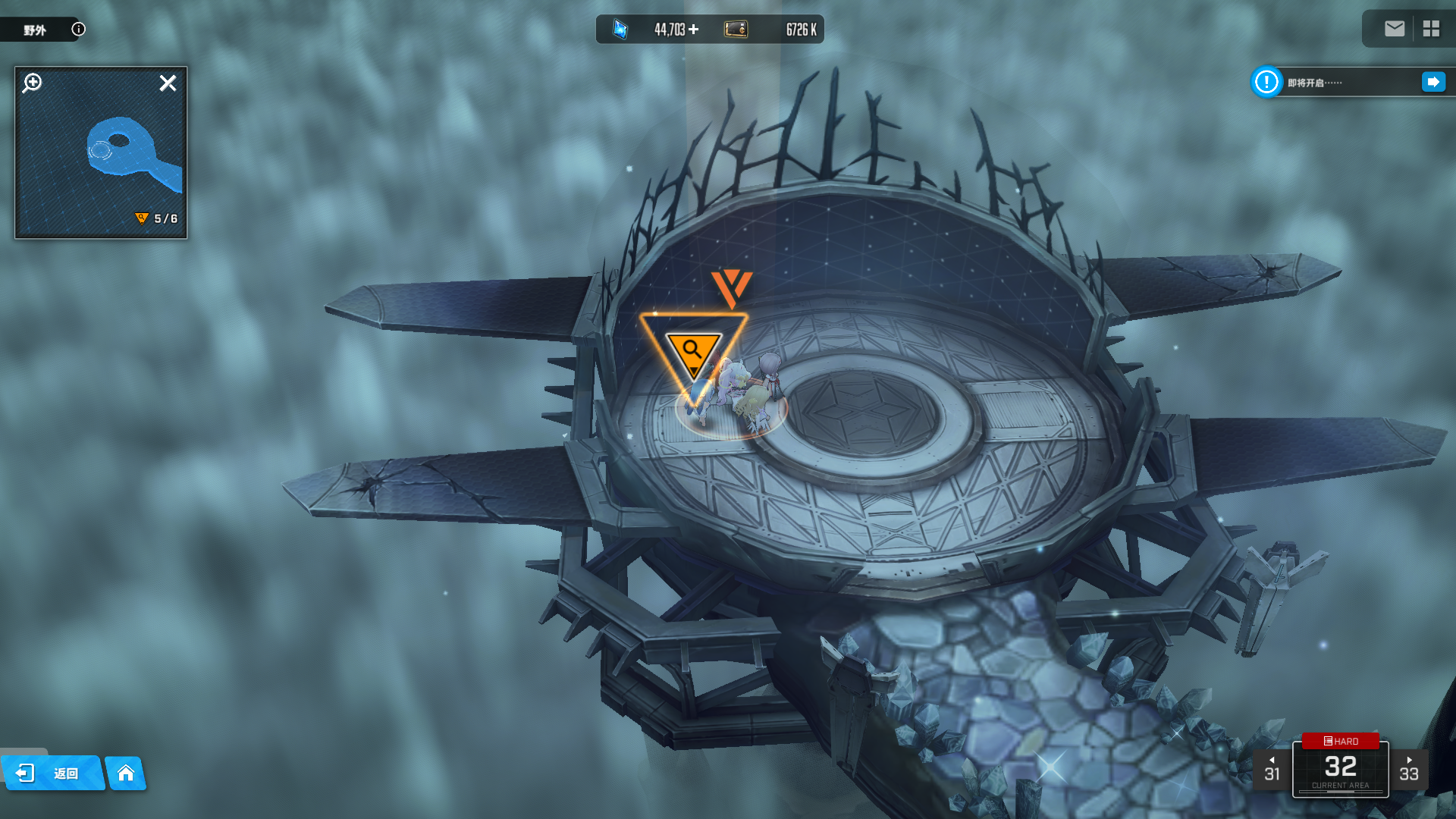Zoom in the minimap with magnifier
This screenshot has width=1456, height=819.
click(33, 83)
